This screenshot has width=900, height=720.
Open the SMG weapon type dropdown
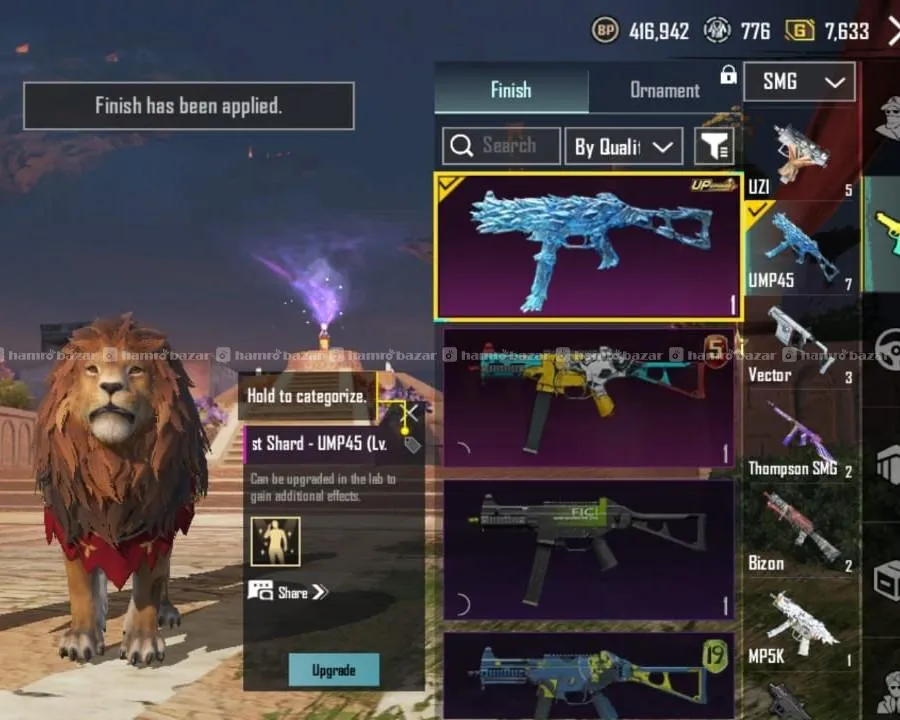(799, 82)
